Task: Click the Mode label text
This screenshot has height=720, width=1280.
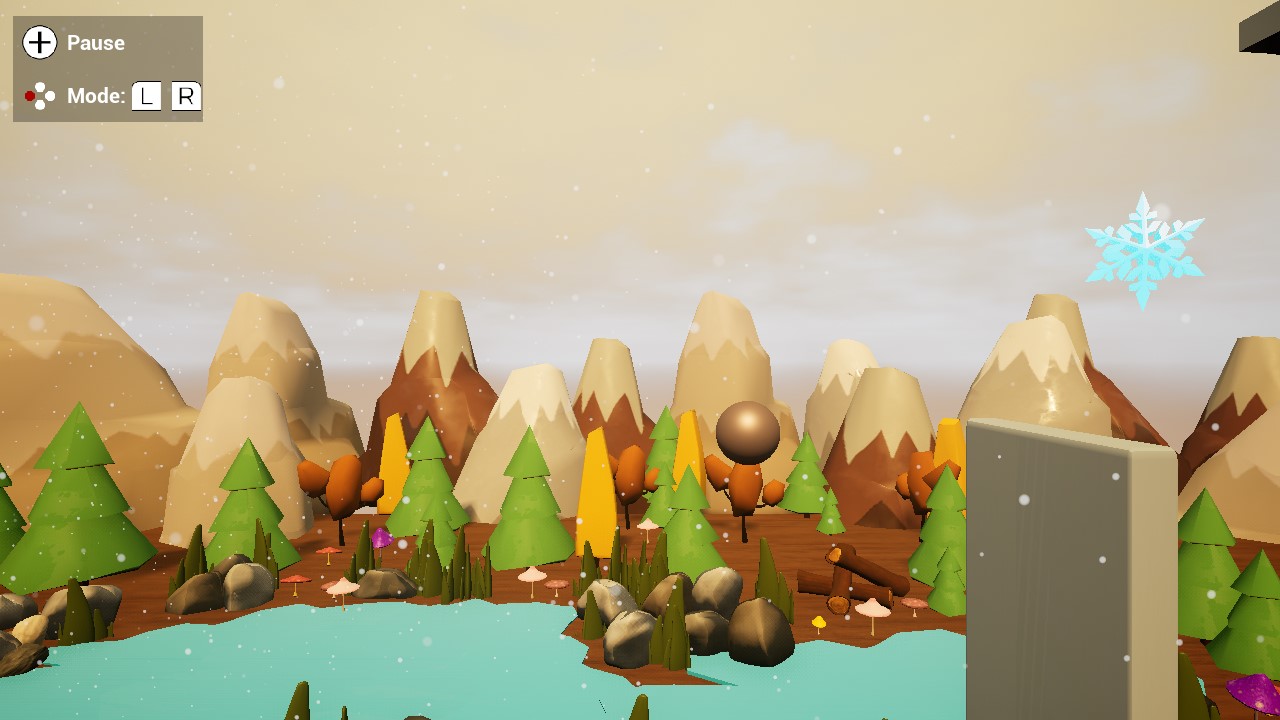Action: coord(95,96)
